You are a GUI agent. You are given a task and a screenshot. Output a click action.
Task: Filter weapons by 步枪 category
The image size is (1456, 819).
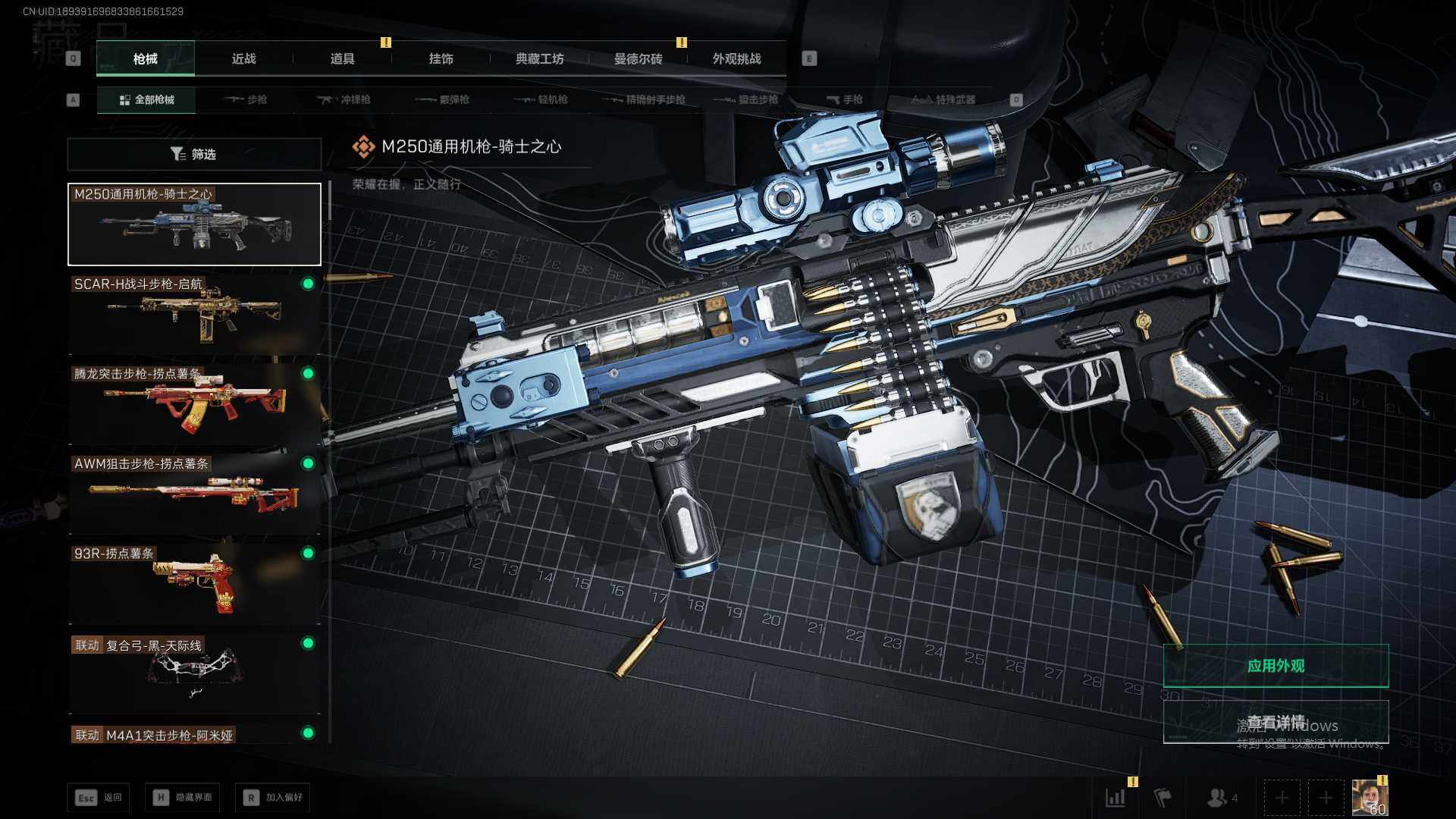246,100
